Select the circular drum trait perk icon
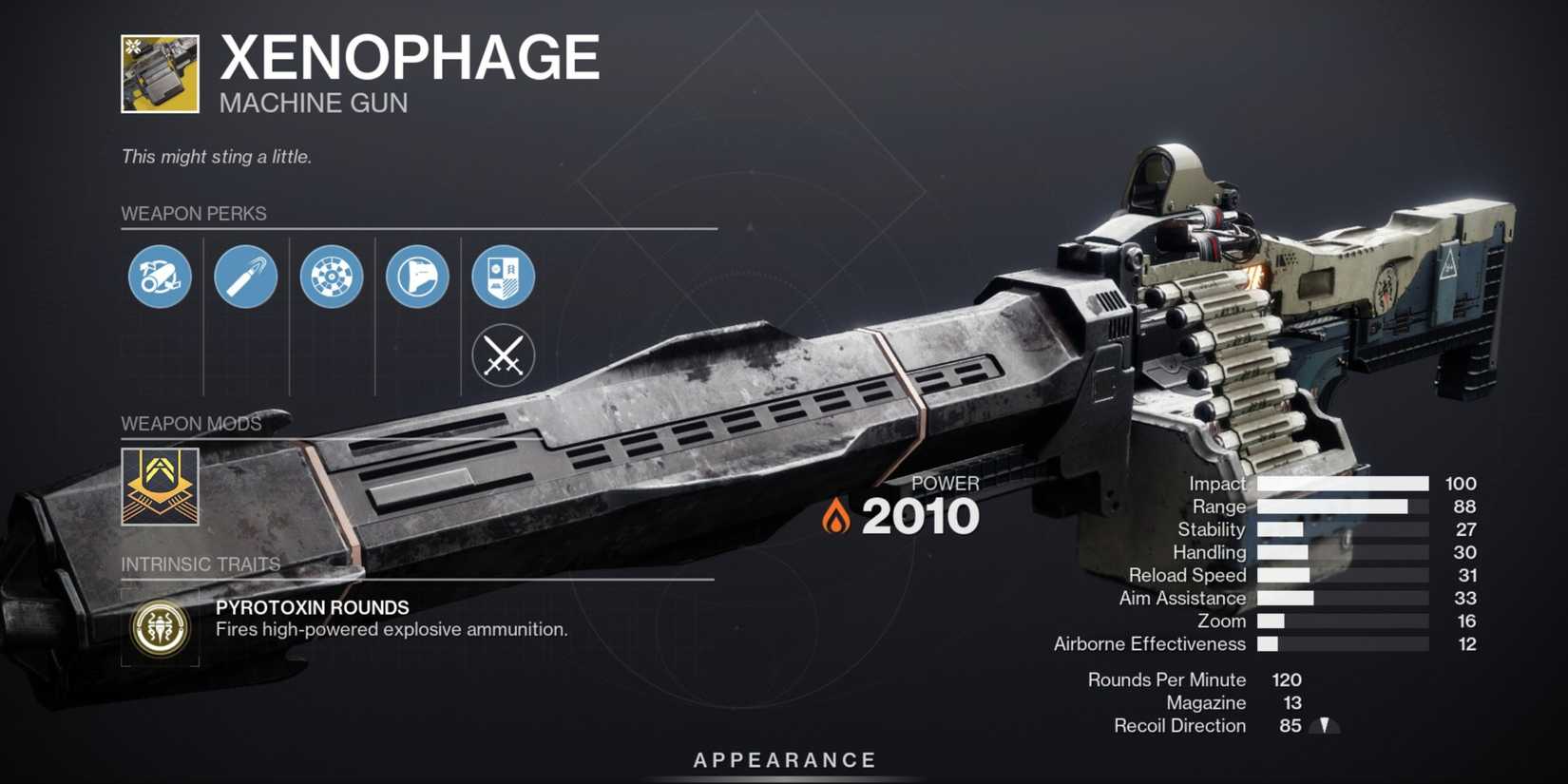The image size is (1568, 784). (x=331, y=277)
